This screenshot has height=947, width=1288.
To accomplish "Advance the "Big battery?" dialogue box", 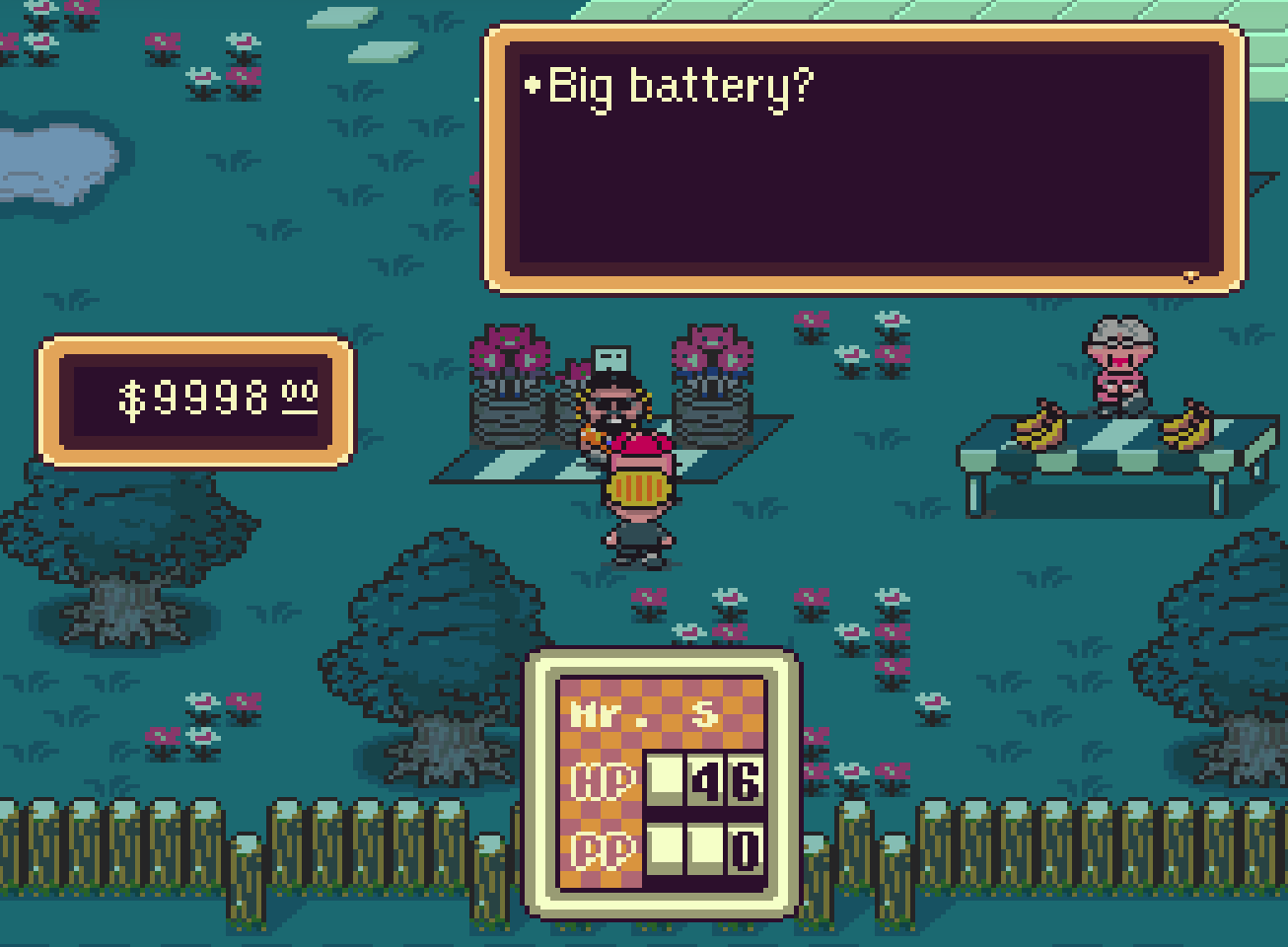I will tap(865, 160).
